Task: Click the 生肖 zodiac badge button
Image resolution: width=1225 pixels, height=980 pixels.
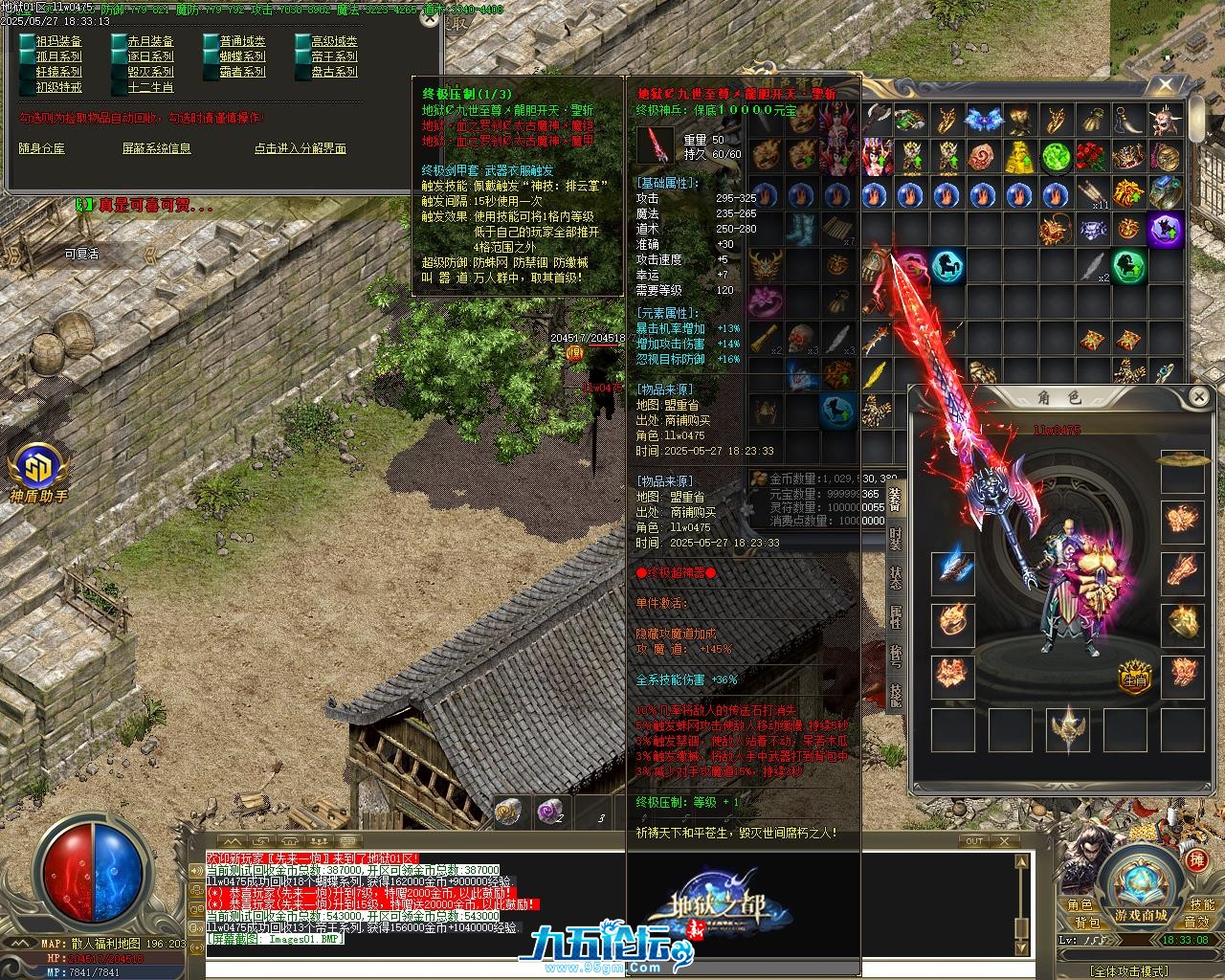Action: pyautogui.click(x=1134, y=678)
